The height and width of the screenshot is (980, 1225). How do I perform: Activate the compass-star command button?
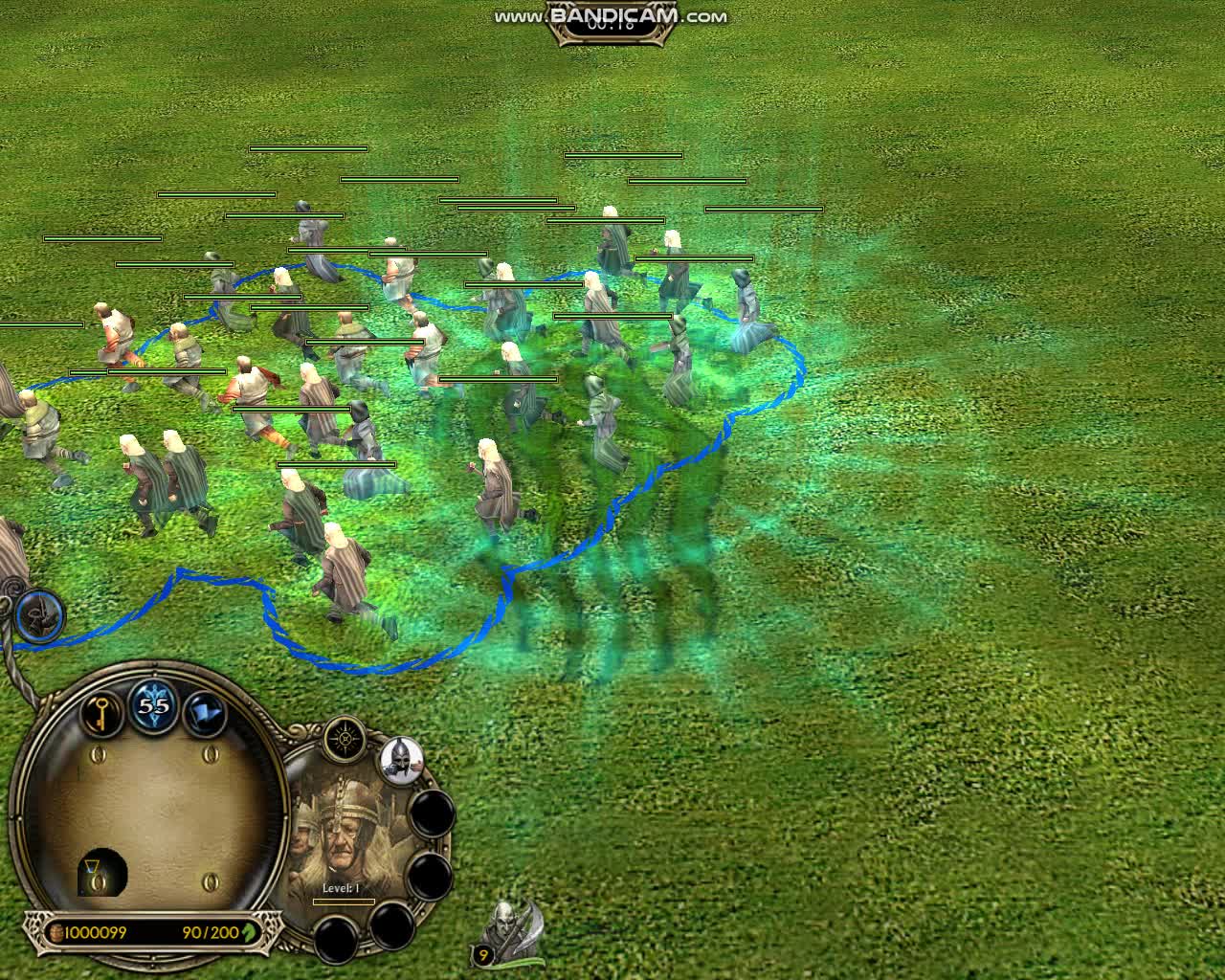(344, 740)
